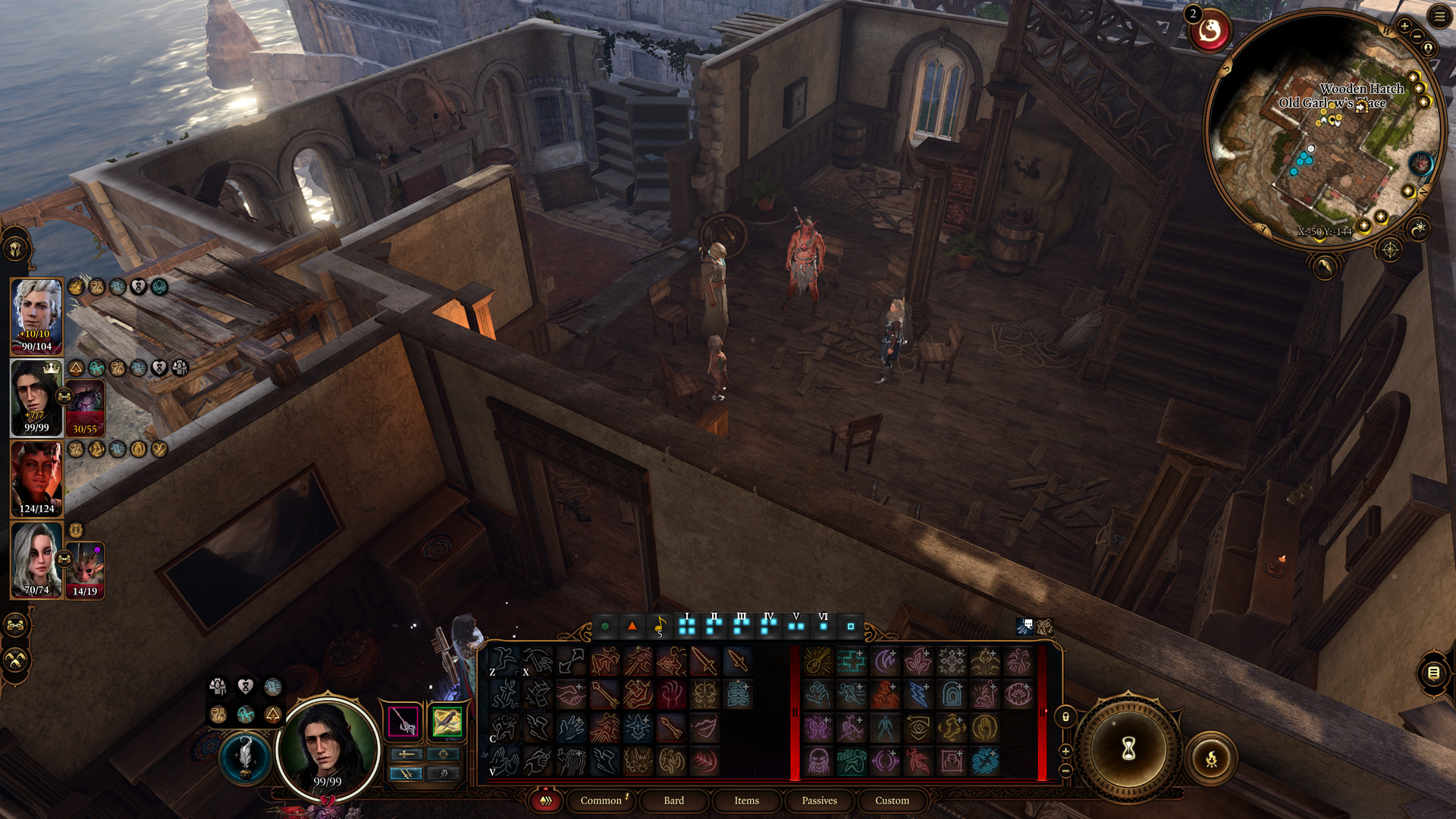Show the Items hotbar tab
The image size is (1456, 819).
[x=746, y=800]
